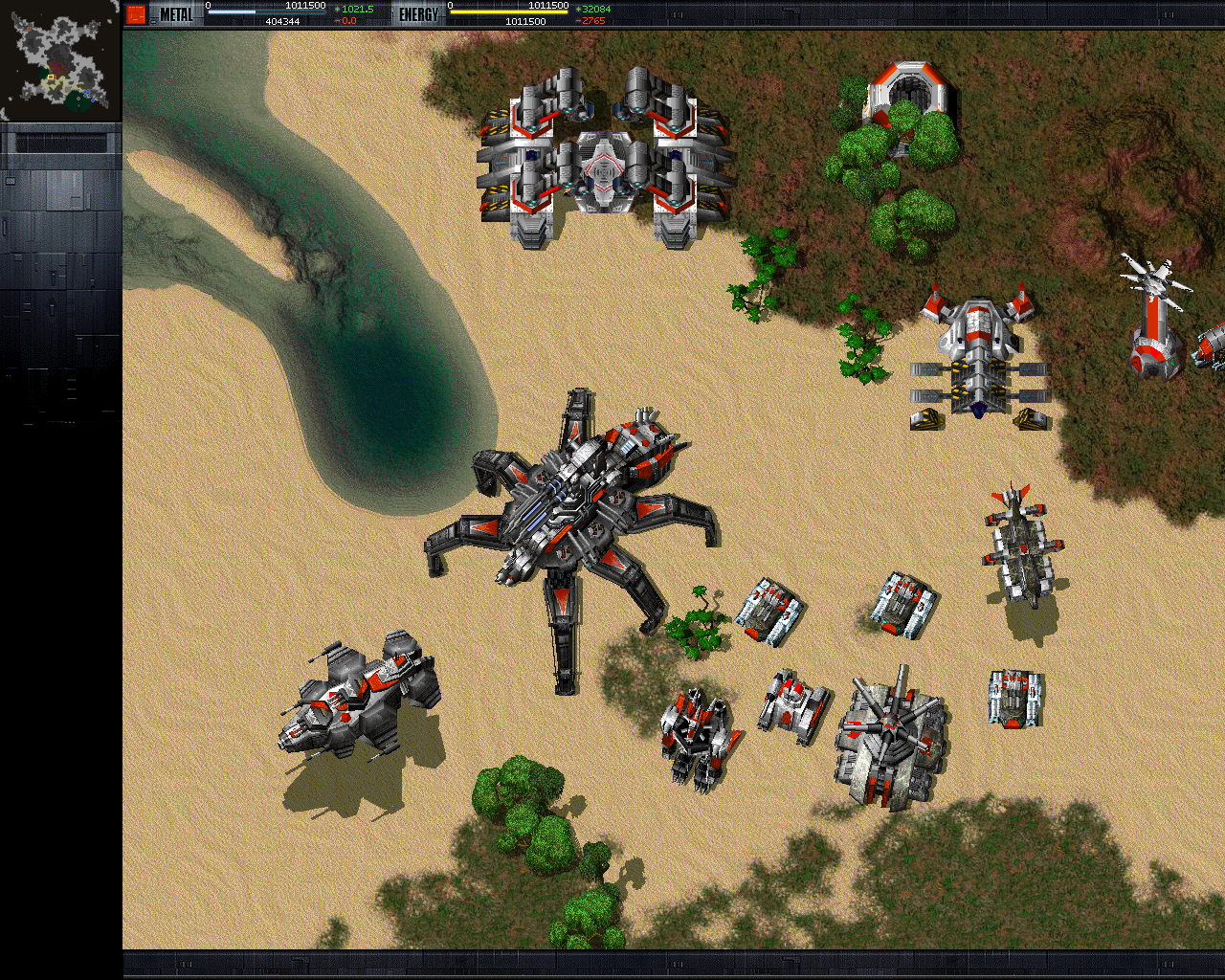Click the METAL label on the resource bar
The width and height of the screenshot is (1225, 980).
[177, 14]
